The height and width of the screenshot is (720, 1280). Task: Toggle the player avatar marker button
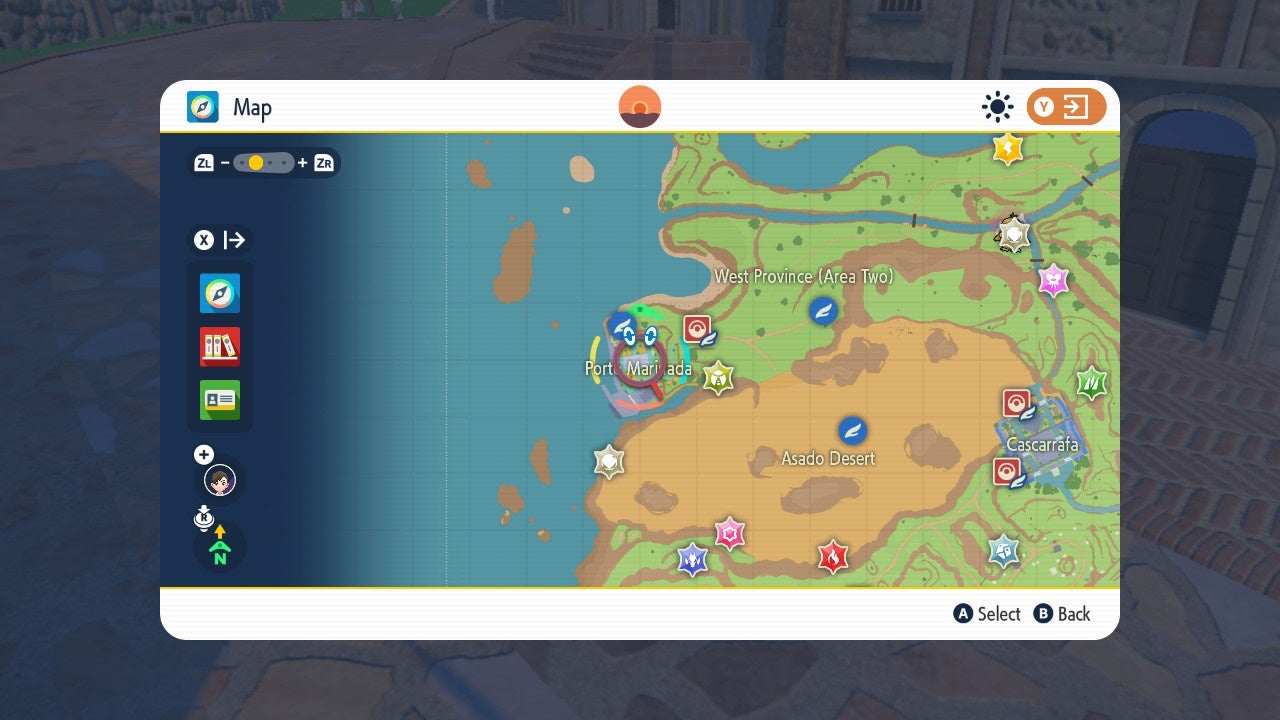219,480
